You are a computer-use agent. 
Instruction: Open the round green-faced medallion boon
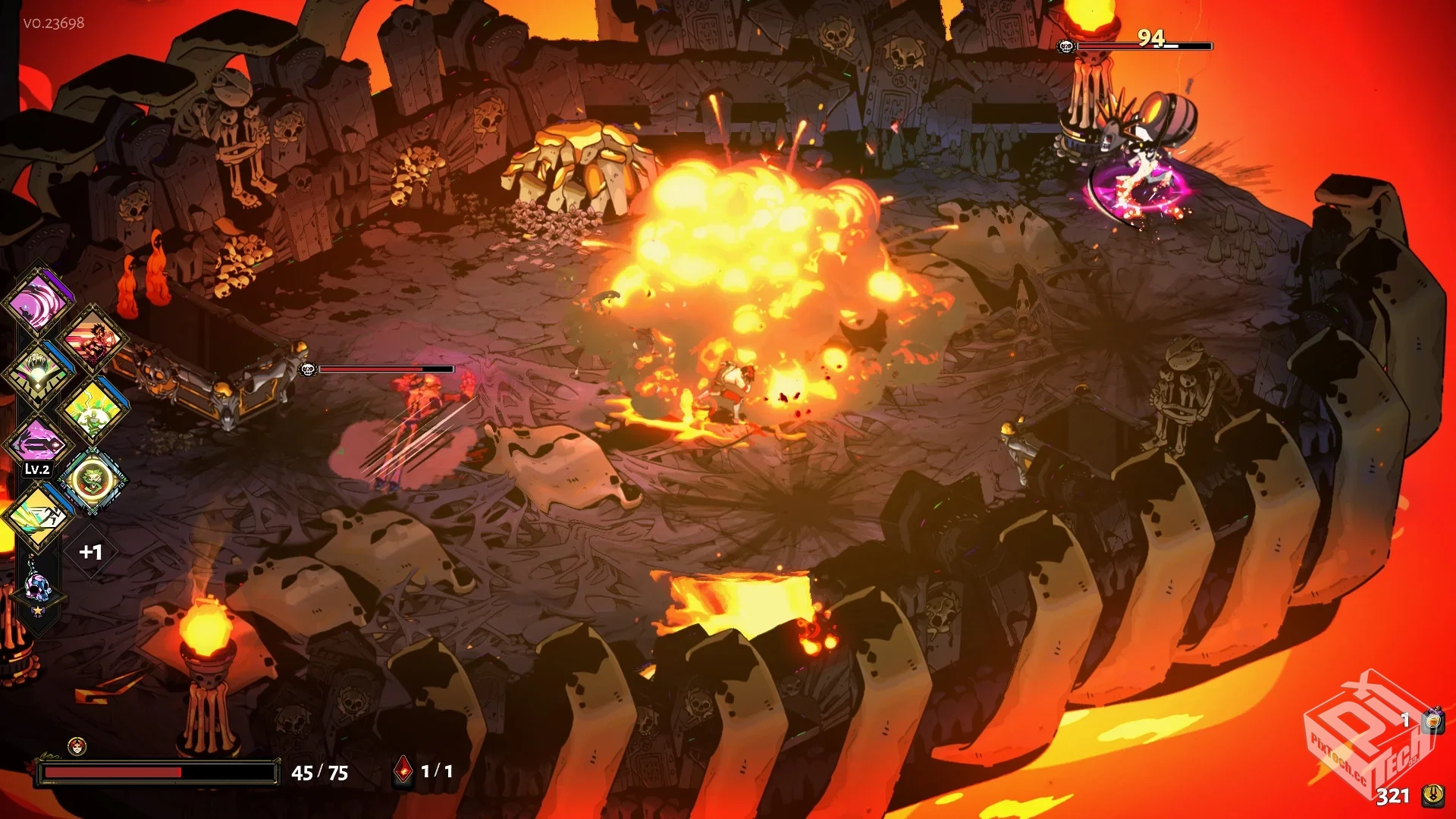92,479
